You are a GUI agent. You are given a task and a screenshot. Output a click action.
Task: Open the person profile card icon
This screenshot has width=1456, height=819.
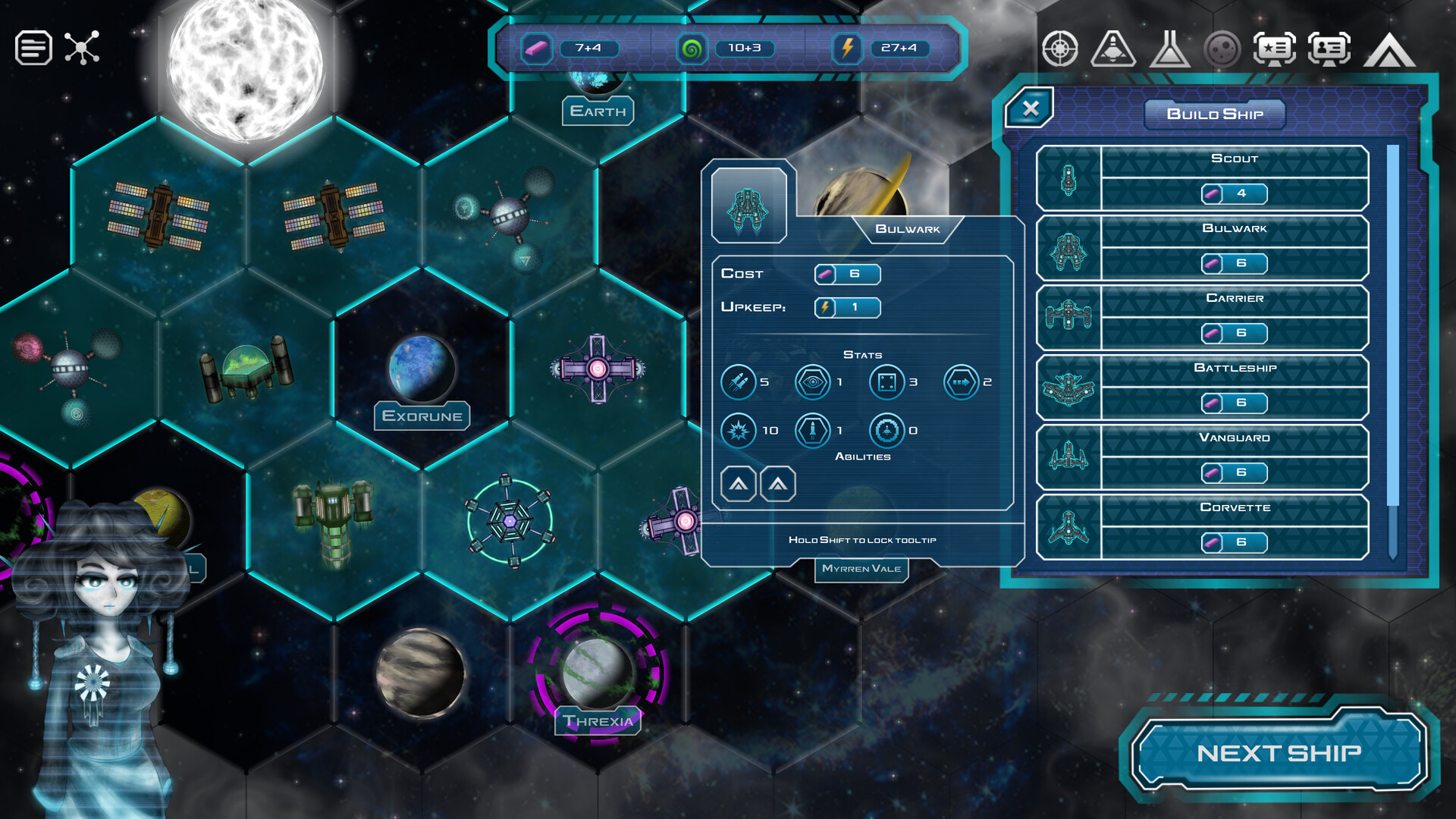1329,49
